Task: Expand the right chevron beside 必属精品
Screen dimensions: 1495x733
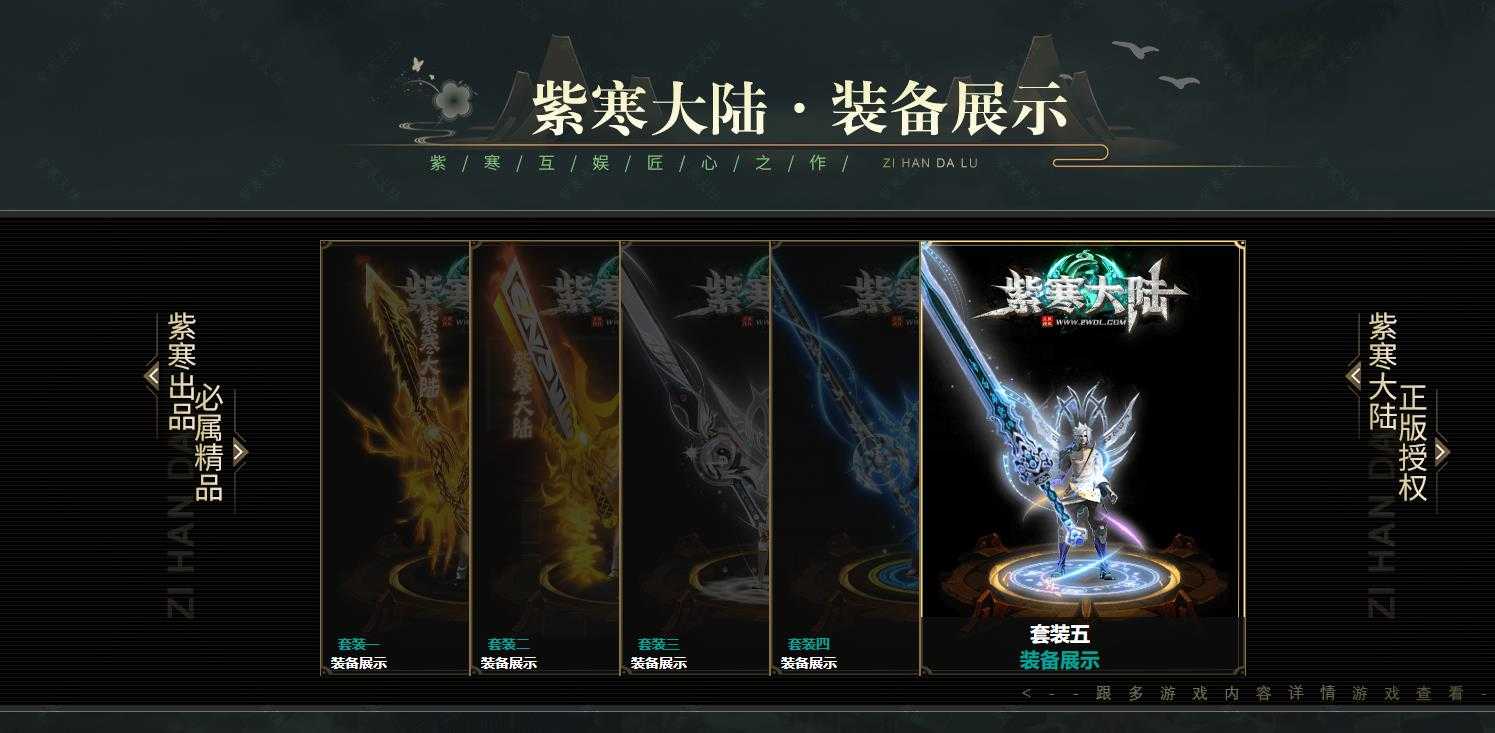Action: click(x=240, y=452)
